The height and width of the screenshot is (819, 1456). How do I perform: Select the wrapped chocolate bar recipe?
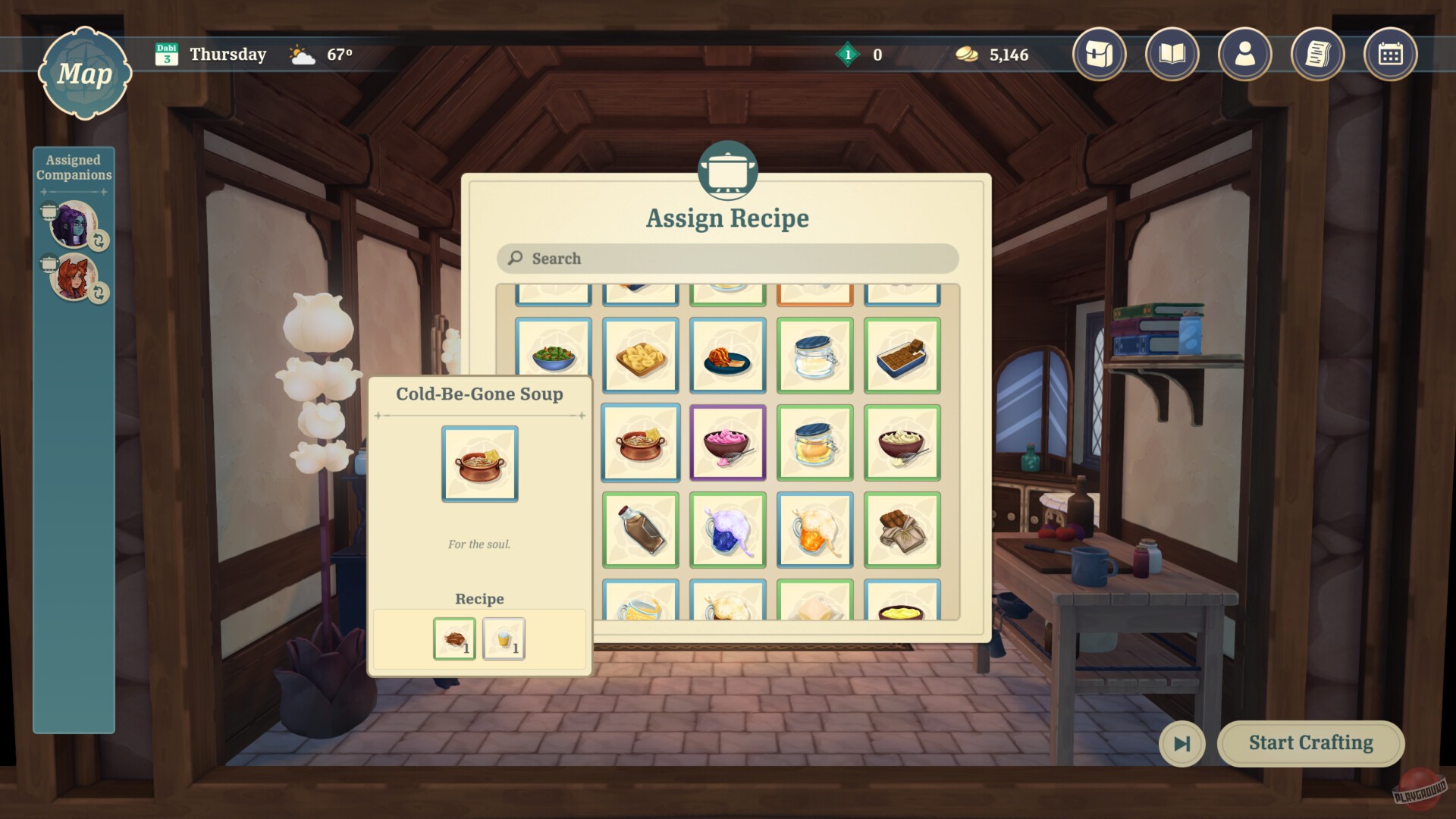pyautogui.click(x=902, y=530)
